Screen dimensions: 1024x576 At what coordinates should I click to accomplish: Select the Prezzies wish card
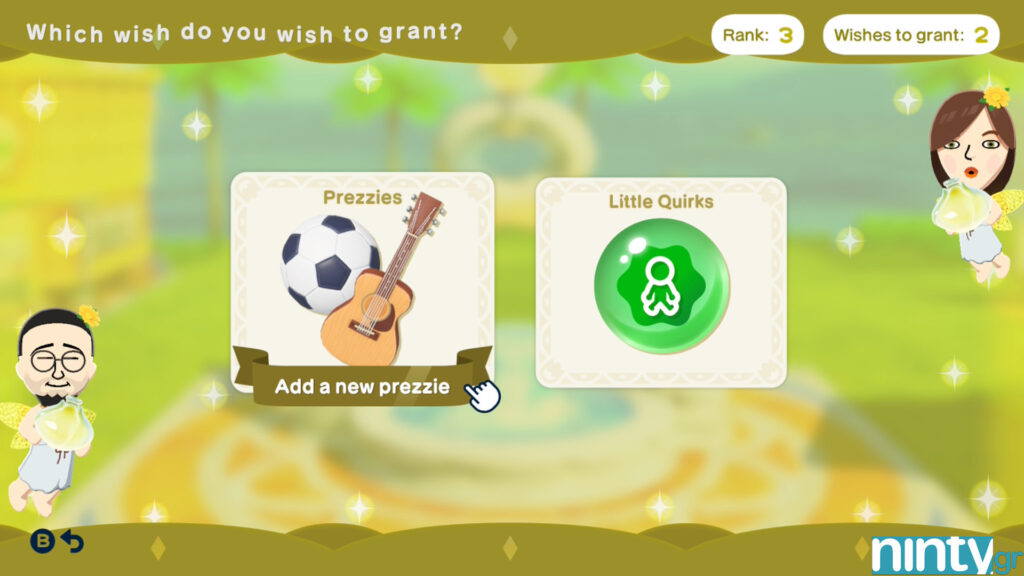pyautogui.click(x=362, y=280)
